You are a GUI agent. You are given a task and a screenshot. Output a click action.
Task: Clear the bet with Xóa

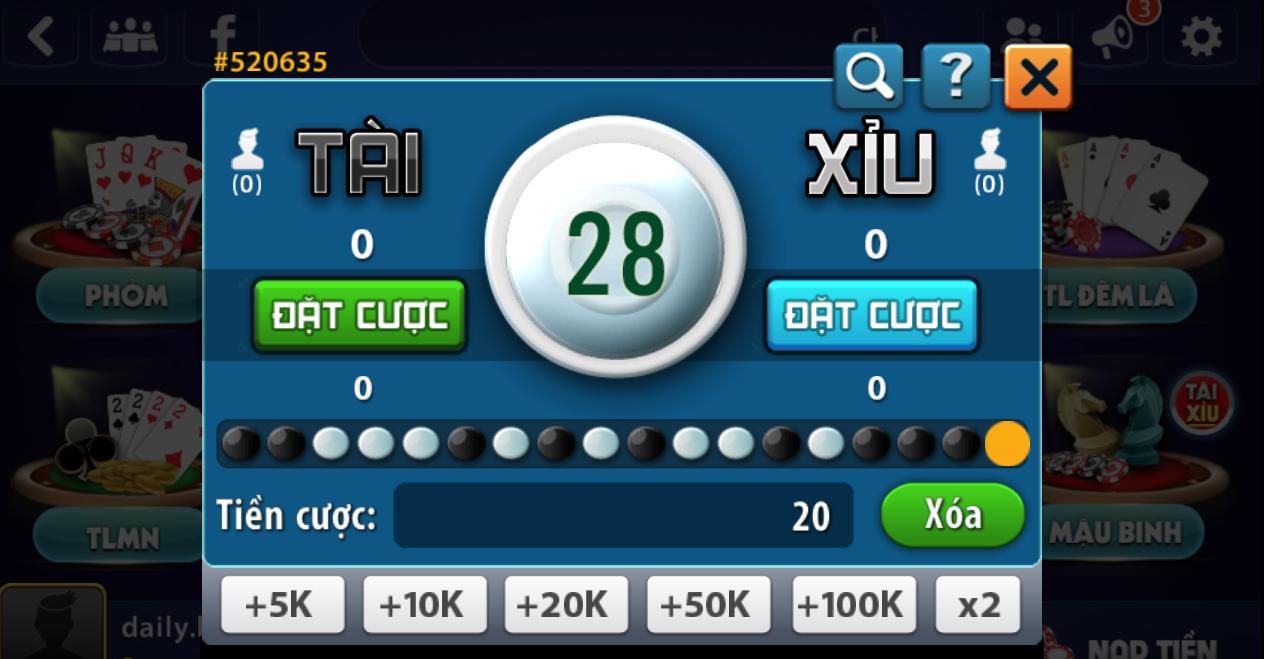[x=952, y=515]
